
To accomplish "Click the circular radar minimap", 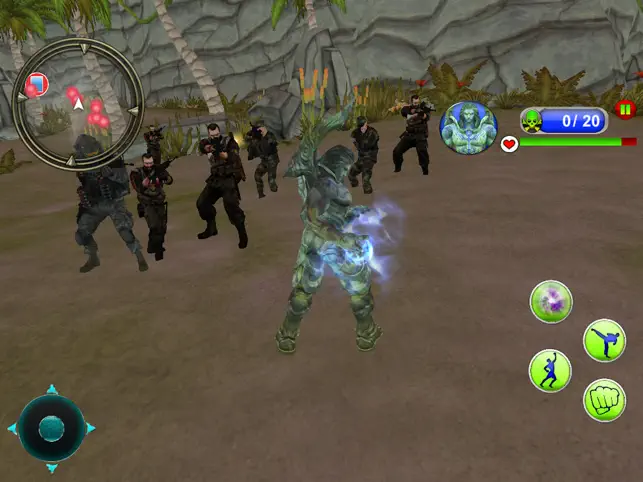I will coord(78,104).
